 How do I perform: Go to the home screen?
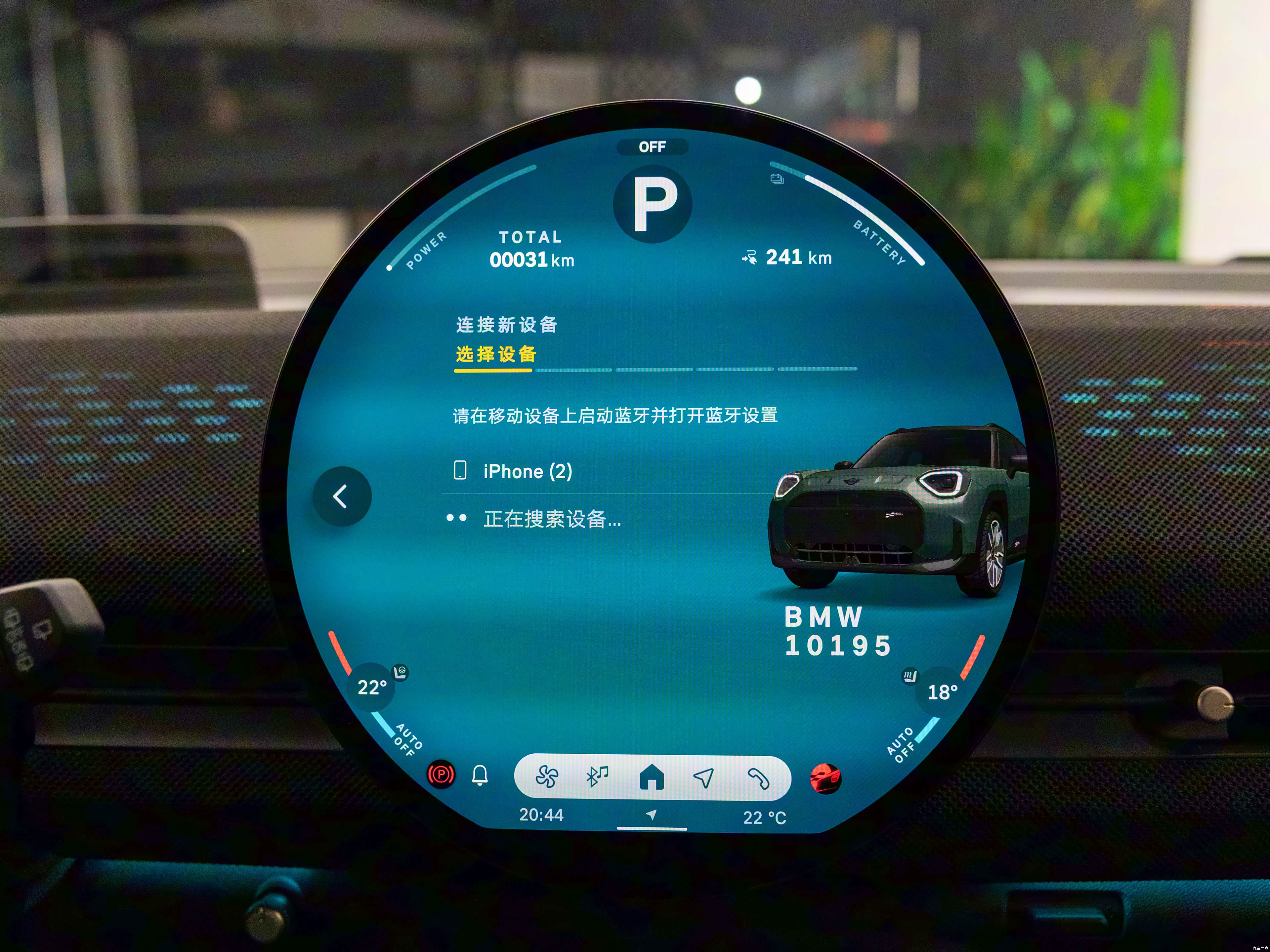click(652, 777)
